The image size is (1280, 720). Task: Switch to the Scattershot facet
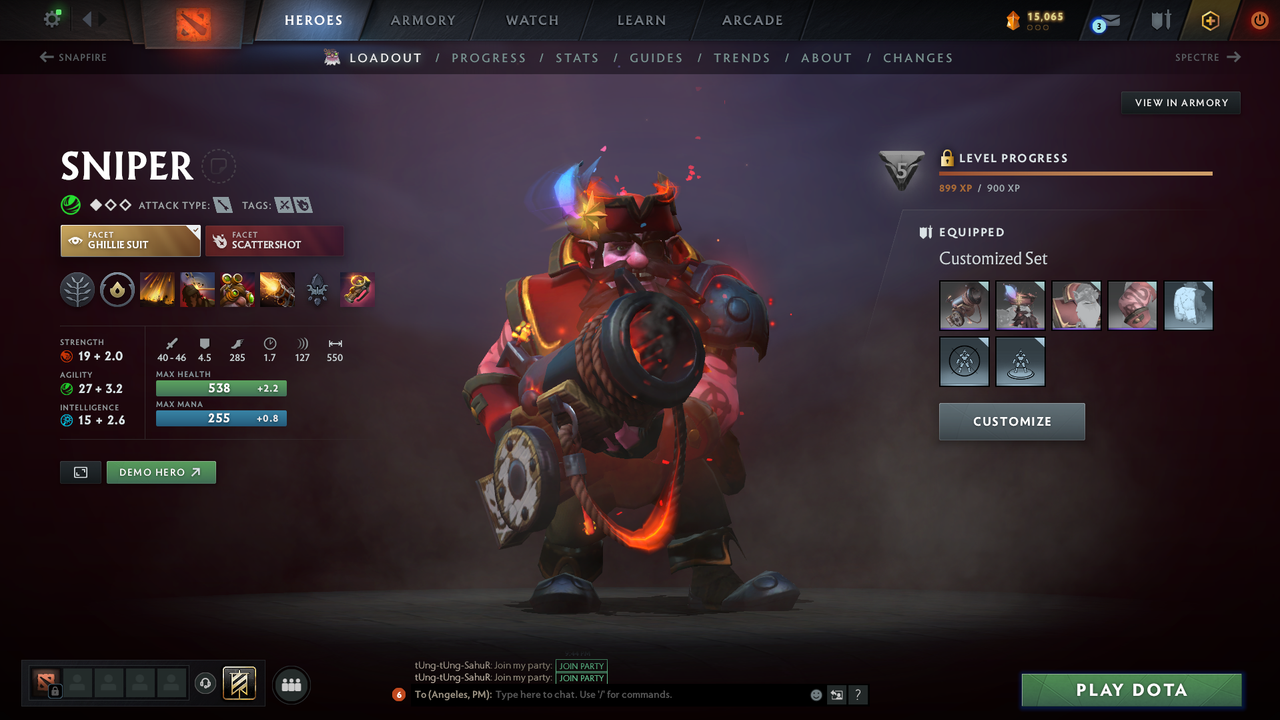274,240
